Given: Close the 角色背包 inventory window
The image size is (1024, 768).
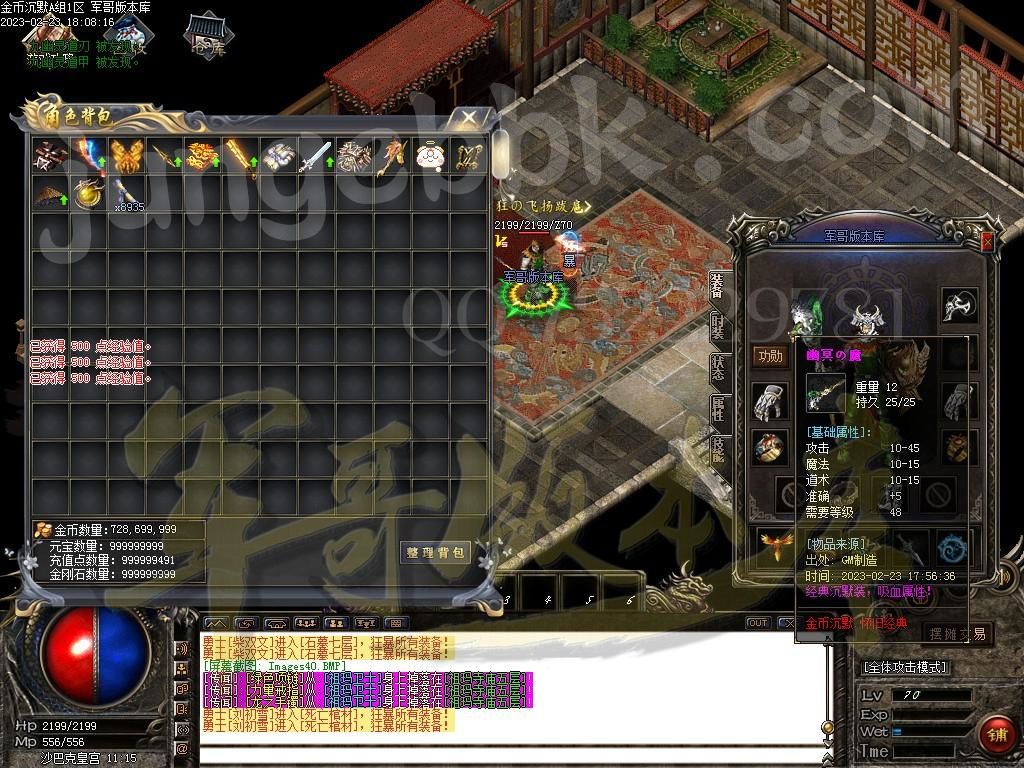Looking at the screenshot, I should tap(469, 118).
